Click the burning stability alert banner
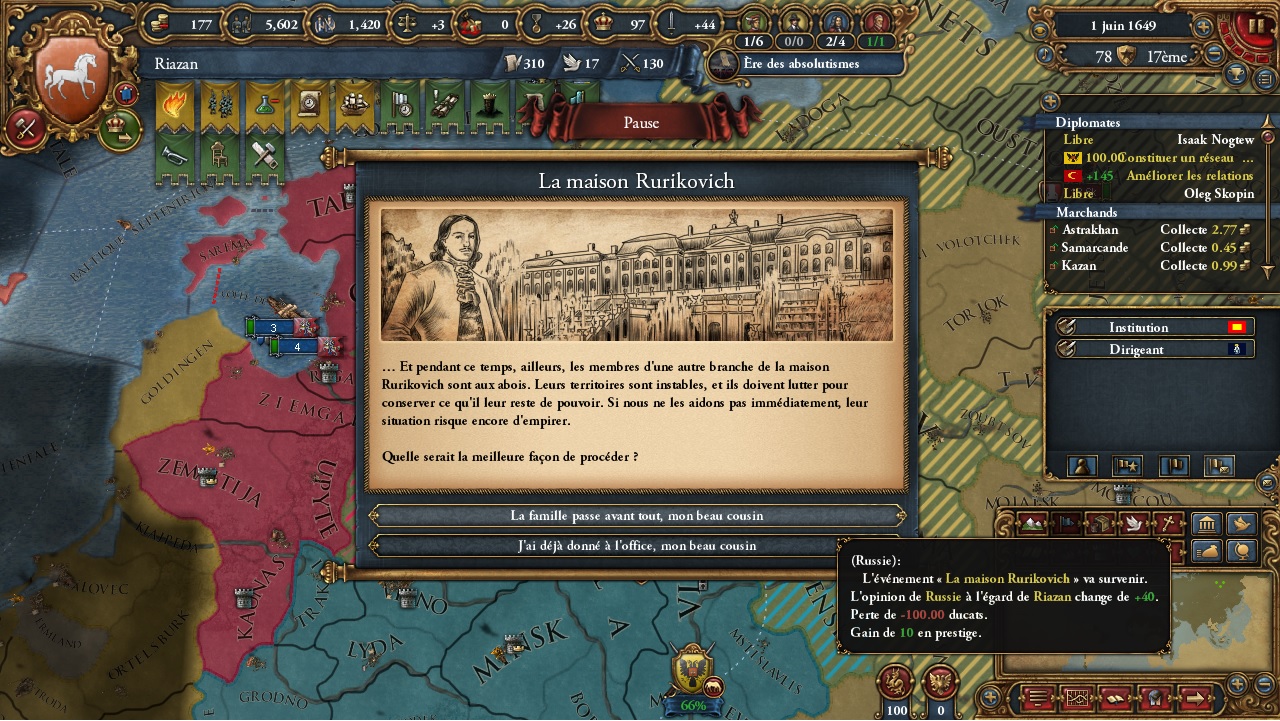Screen dimensions: 1280x721 coord(174,103)
